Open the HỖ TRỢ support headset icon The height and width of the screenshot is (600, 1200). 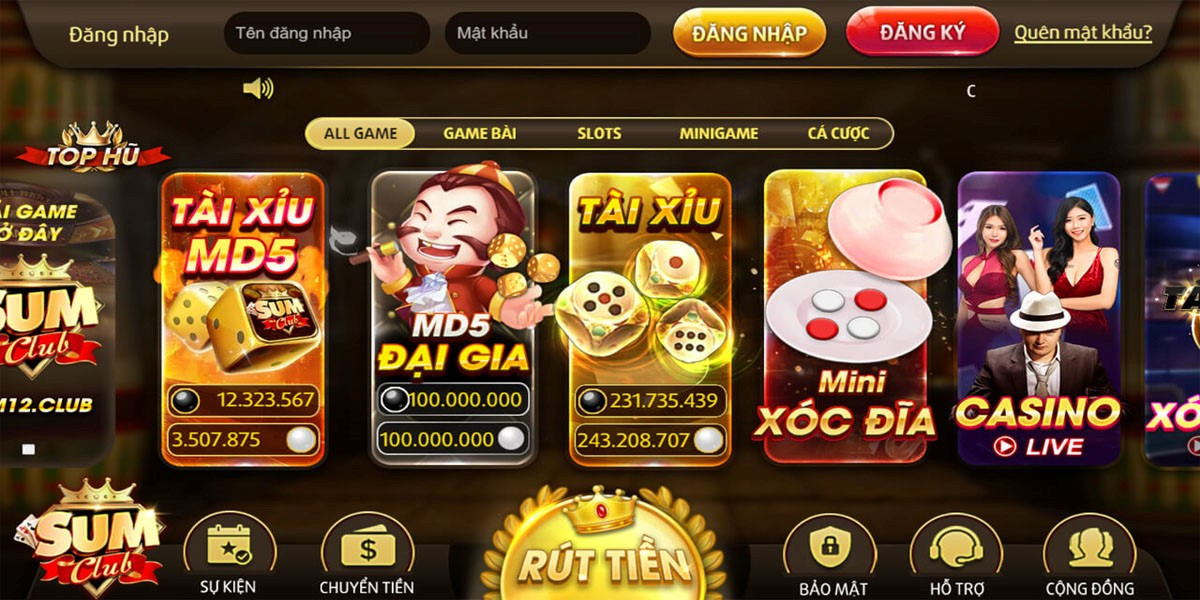tap(956, 555)
